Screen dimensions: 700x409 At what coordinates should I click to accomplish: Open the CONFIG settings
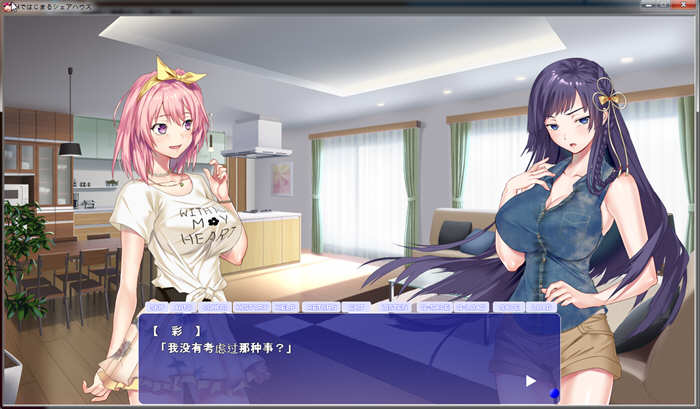(214, 307)
